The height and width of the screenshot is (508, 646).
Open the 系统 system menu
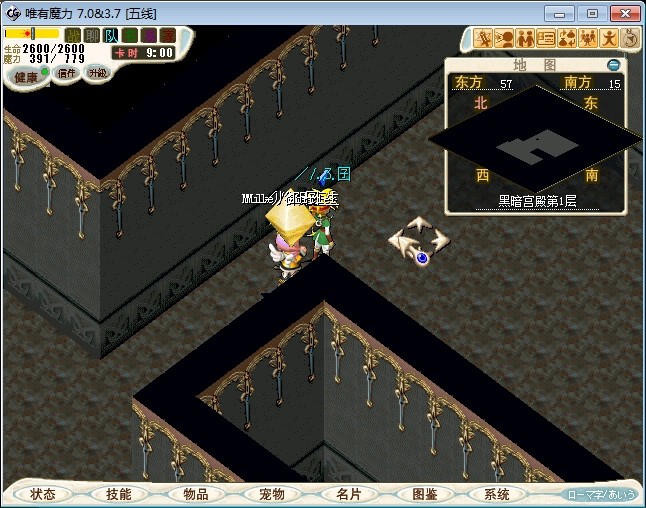[497, 494]
